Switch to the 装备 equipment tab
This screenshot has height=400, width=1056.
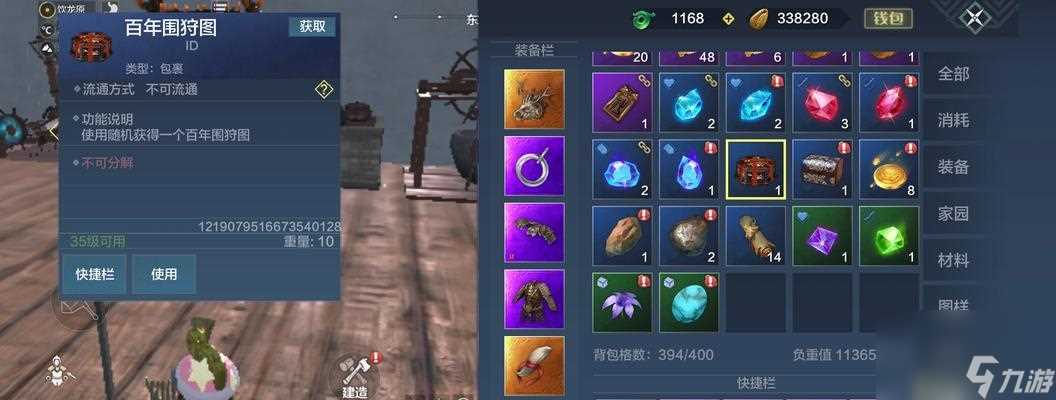(x=953, y=167)
